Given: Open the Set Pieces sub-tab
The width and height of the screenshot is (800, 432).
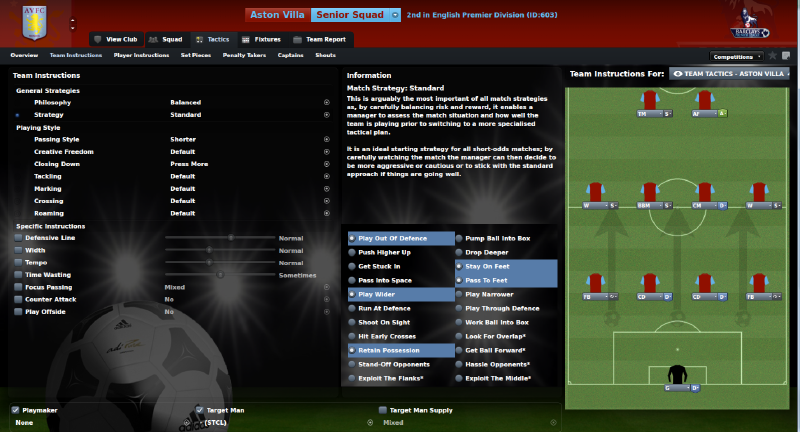Looking at the screenshot, I should click(196, 55).
